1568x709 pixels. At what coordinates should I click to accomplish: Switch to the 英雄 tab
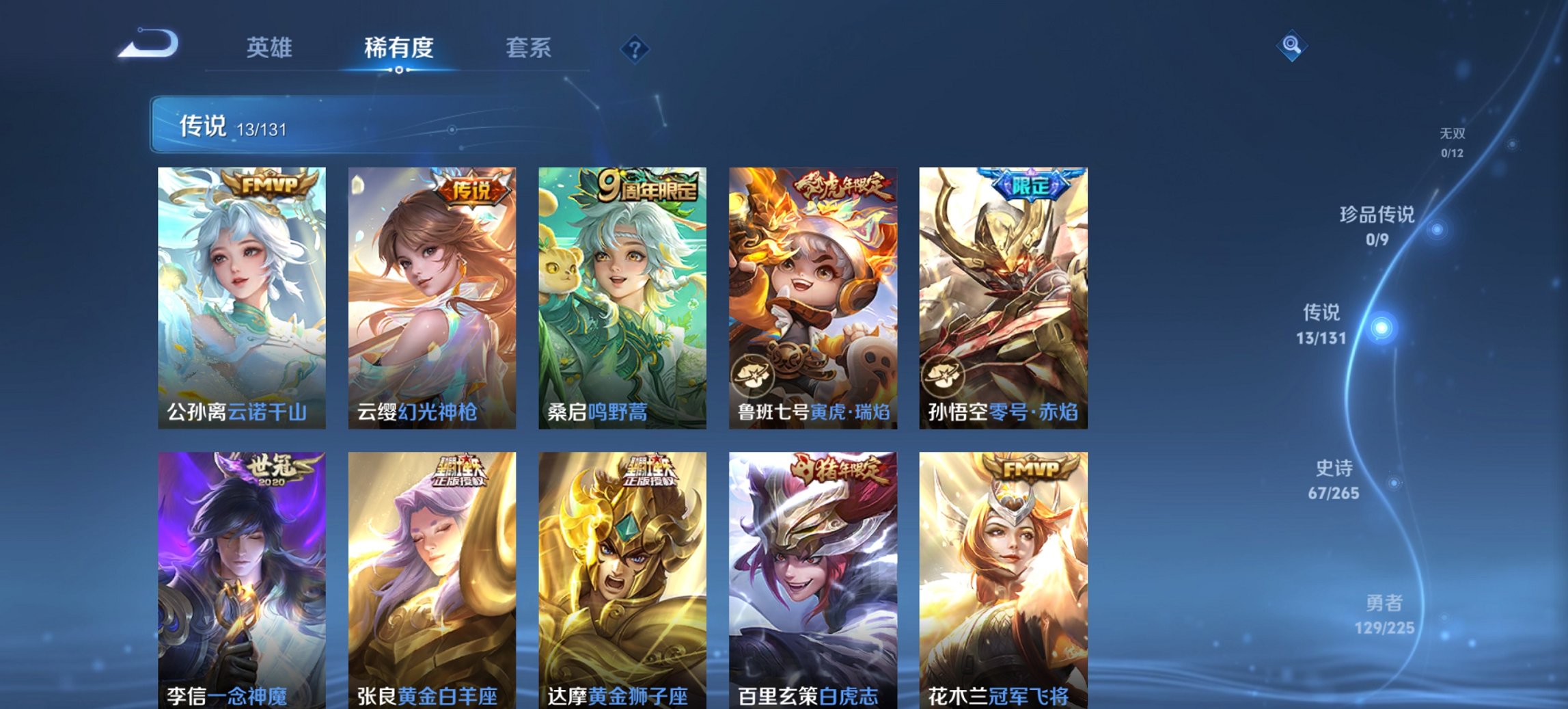point(271,47)
